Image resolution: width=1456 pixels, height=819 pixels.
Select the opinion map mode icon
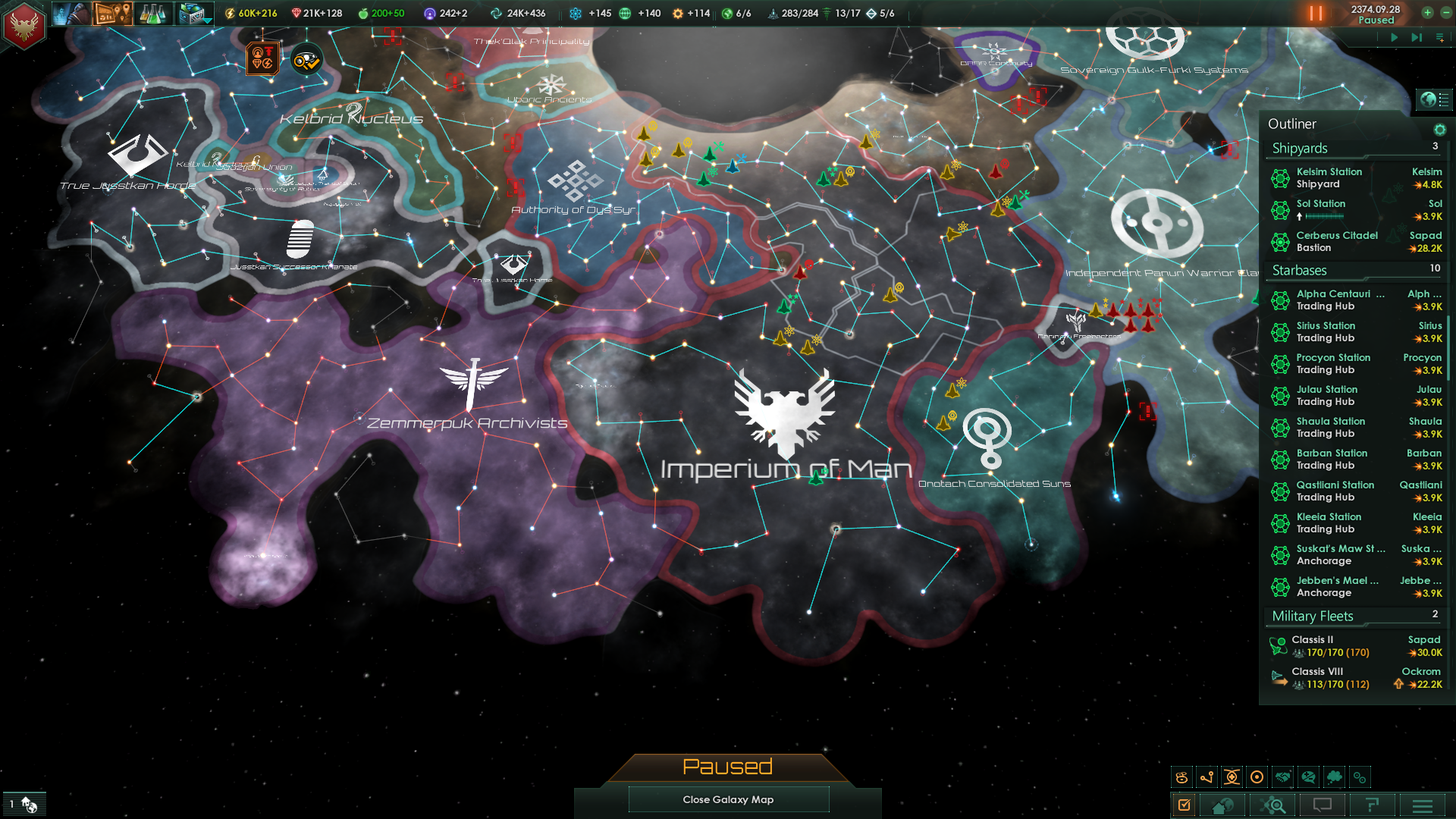(x=1310, y=777)
